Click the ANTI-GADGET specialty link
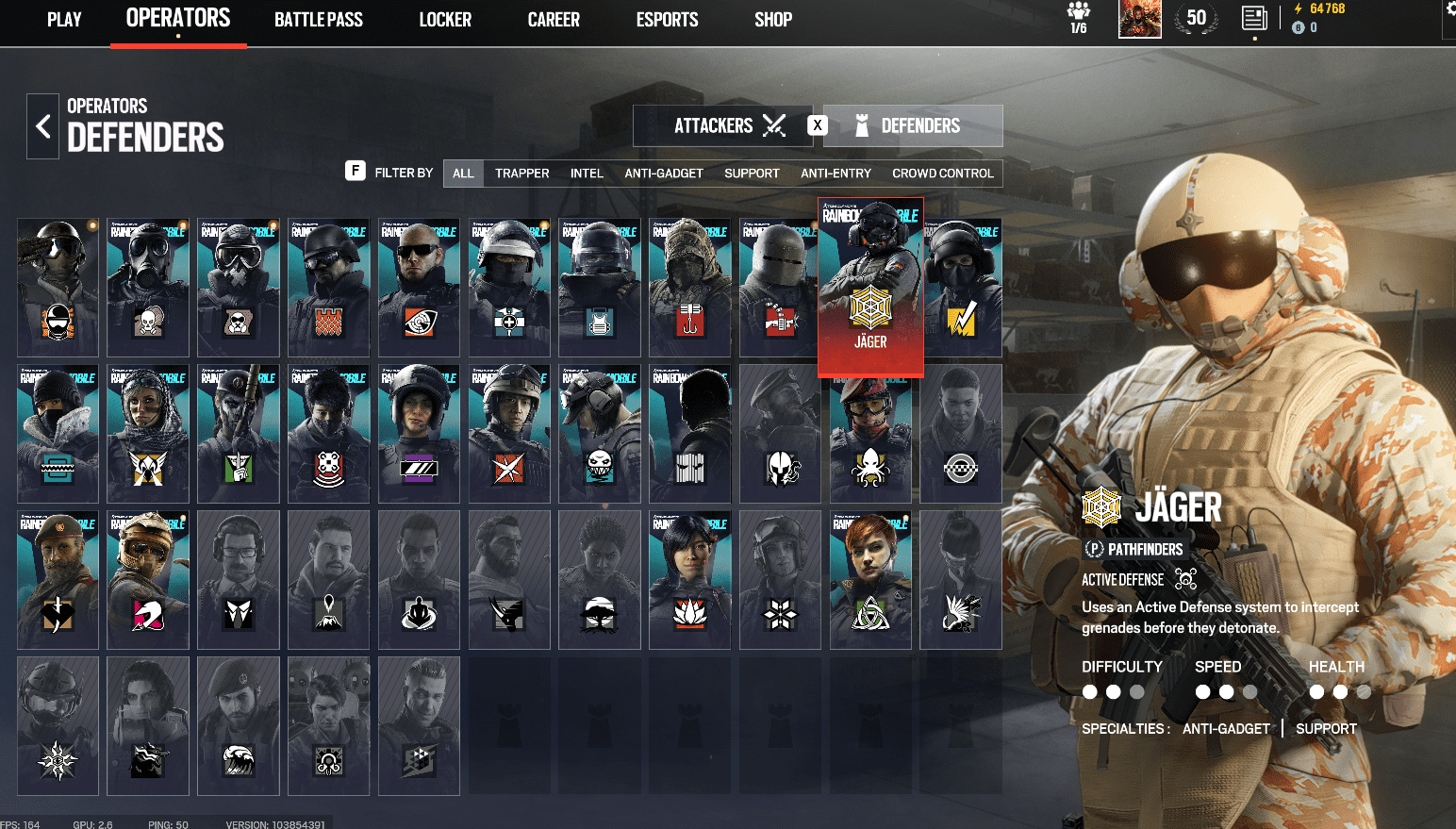The image size is (1456, 829). coord(1226,728)
